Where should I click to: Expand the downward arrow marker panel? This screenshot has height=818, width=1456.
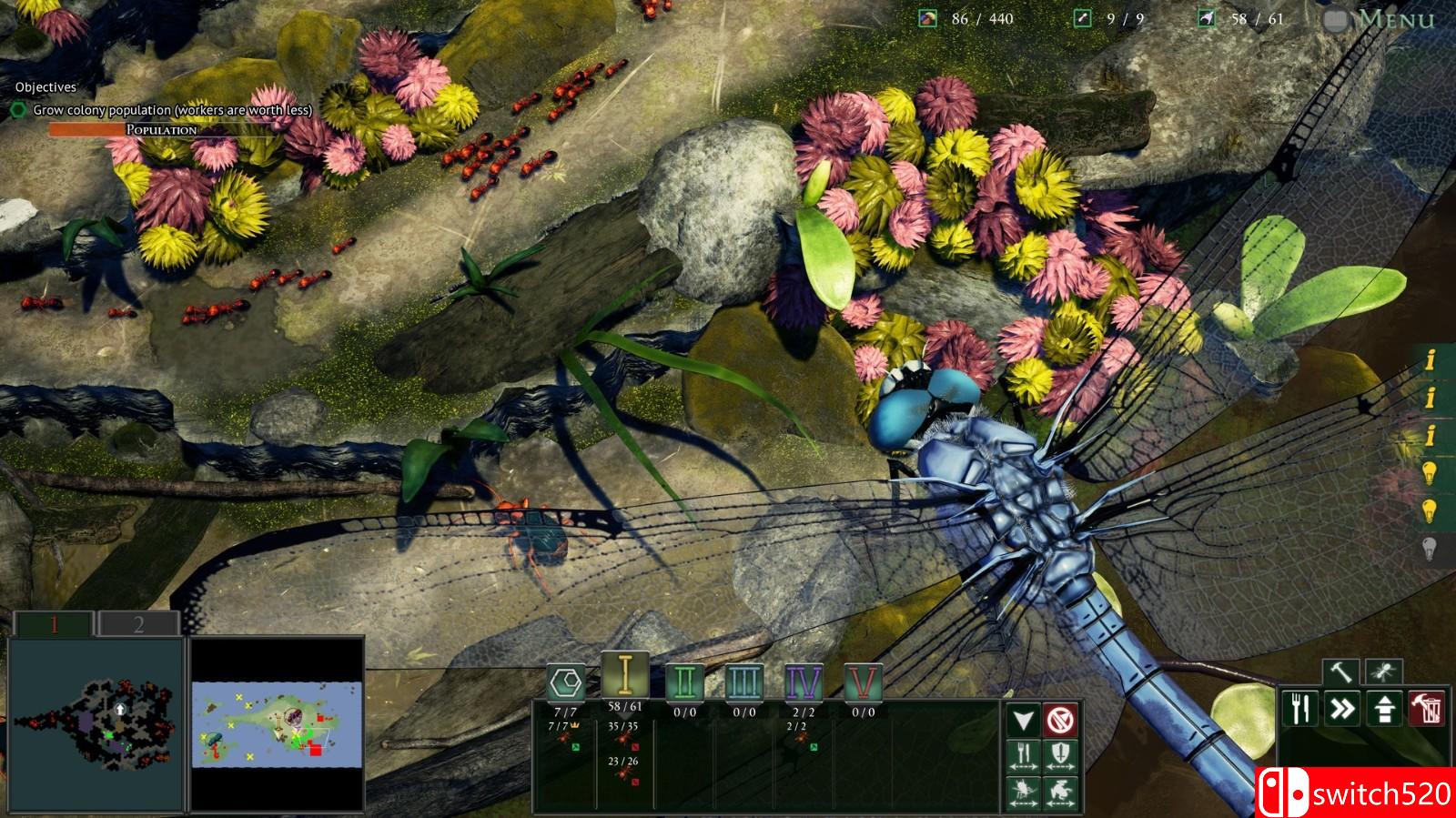[1024, 719]
